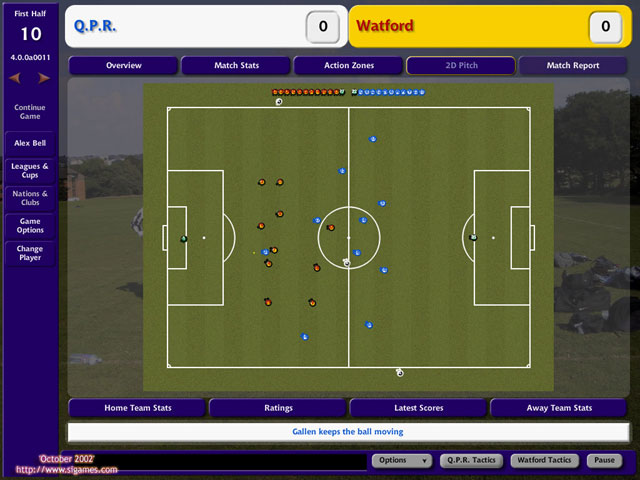Open player Ratings panel
The height and width of the screenshot is (480, 640).
tap(278, 408)
